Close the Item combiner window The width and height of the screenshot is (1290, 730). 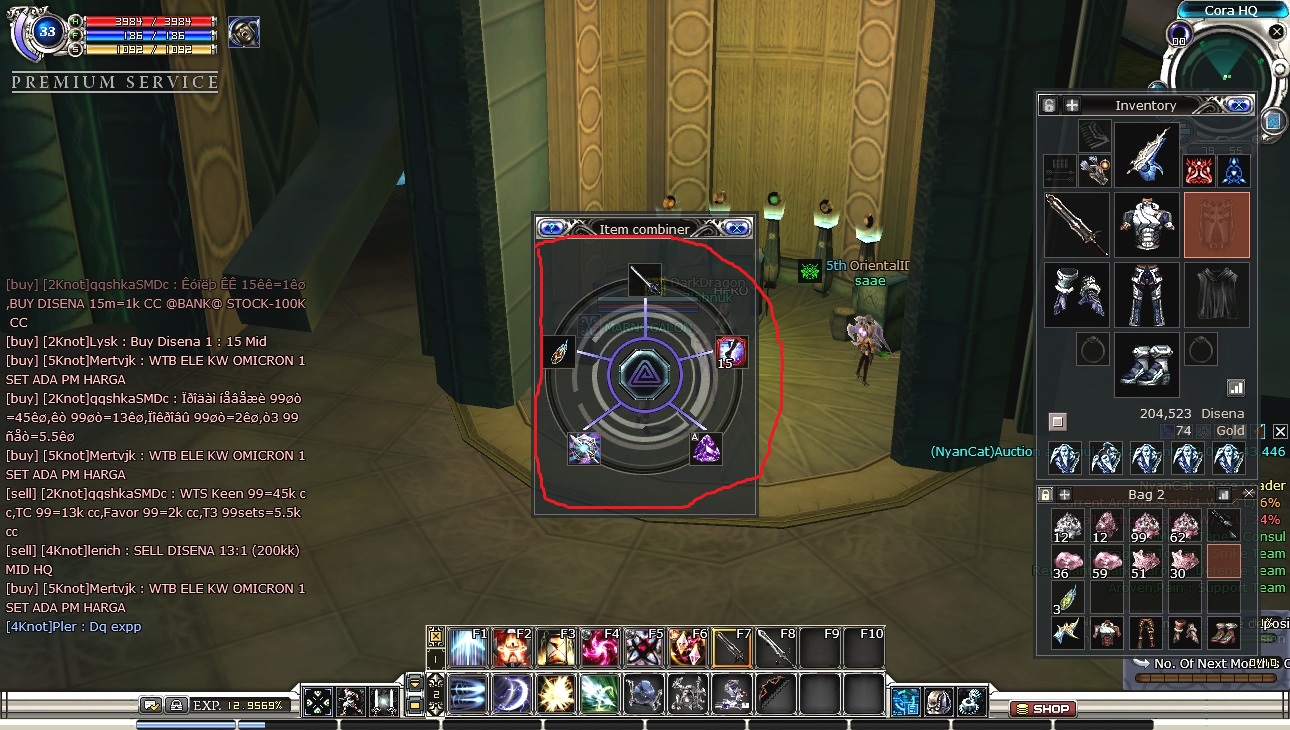738,228
